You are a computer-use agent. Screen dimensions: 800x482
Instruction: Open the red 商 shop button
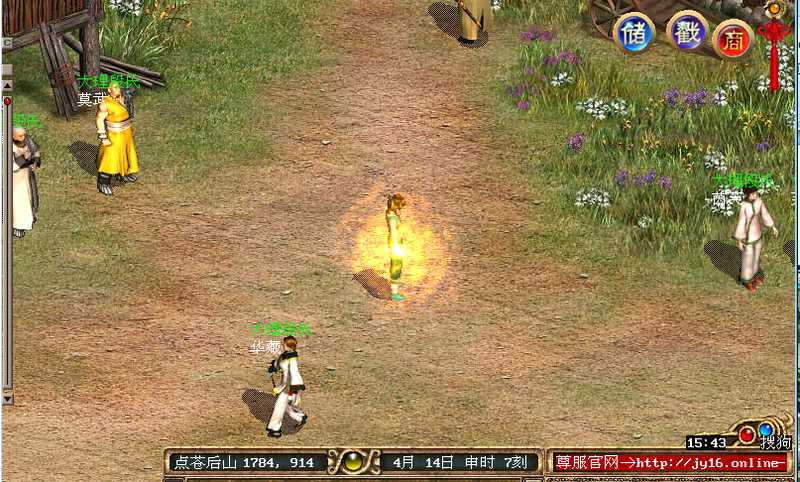733,39
